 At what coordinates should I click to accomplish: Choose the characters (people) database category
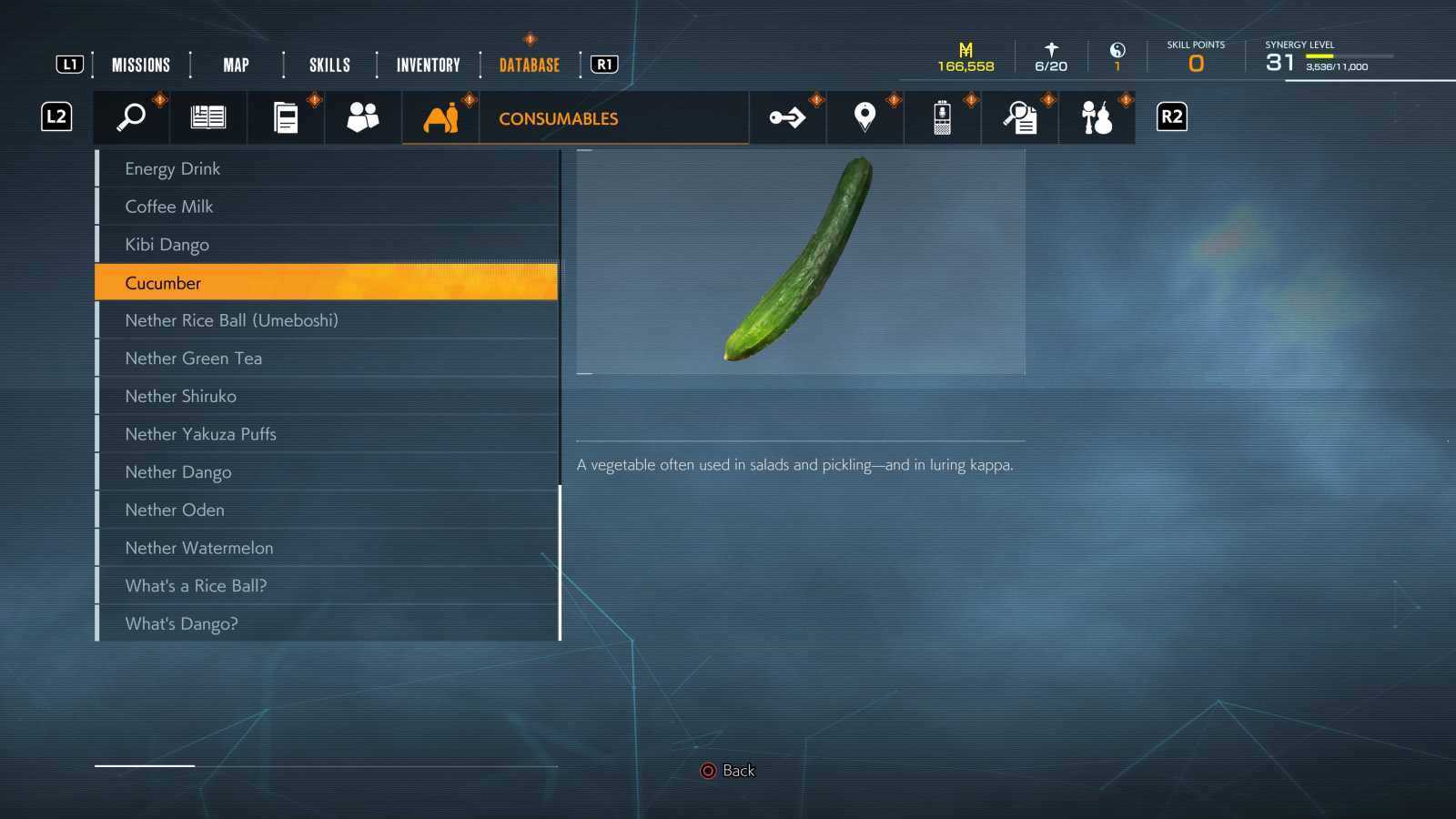363,117
